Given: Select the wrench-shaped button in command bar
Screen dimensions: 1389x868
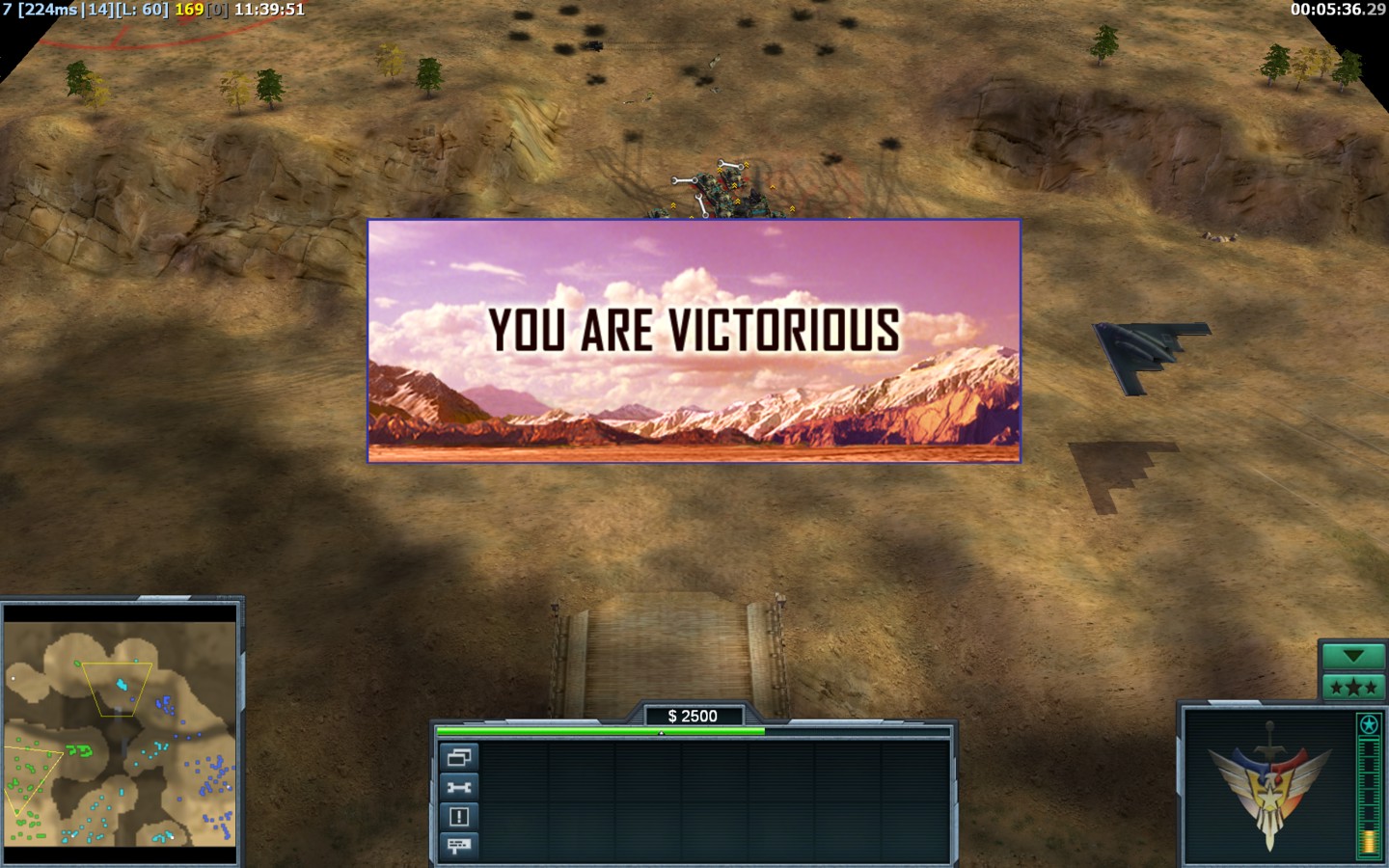Looking at the screenshot, I should click(x=458, y=787).
